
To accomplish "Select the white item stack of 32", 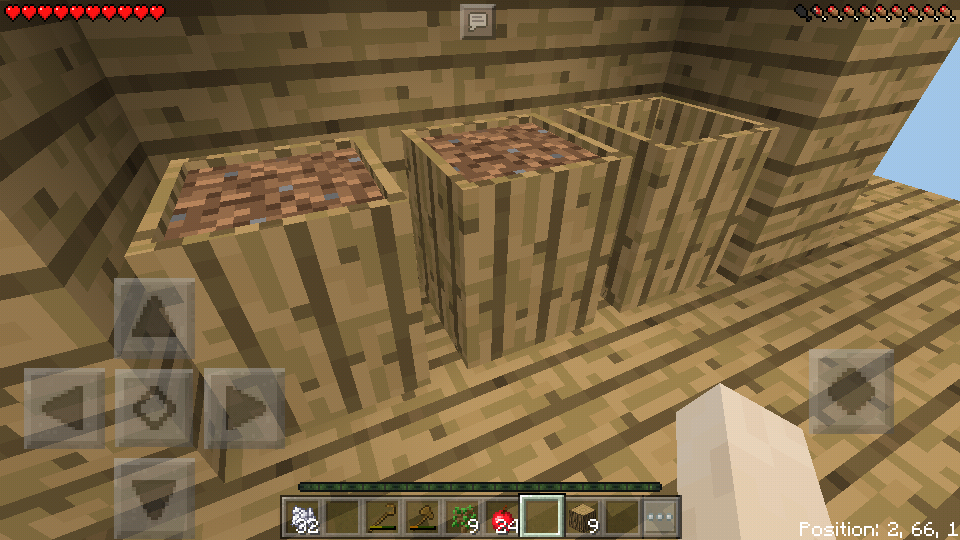I will coord(303,517).
